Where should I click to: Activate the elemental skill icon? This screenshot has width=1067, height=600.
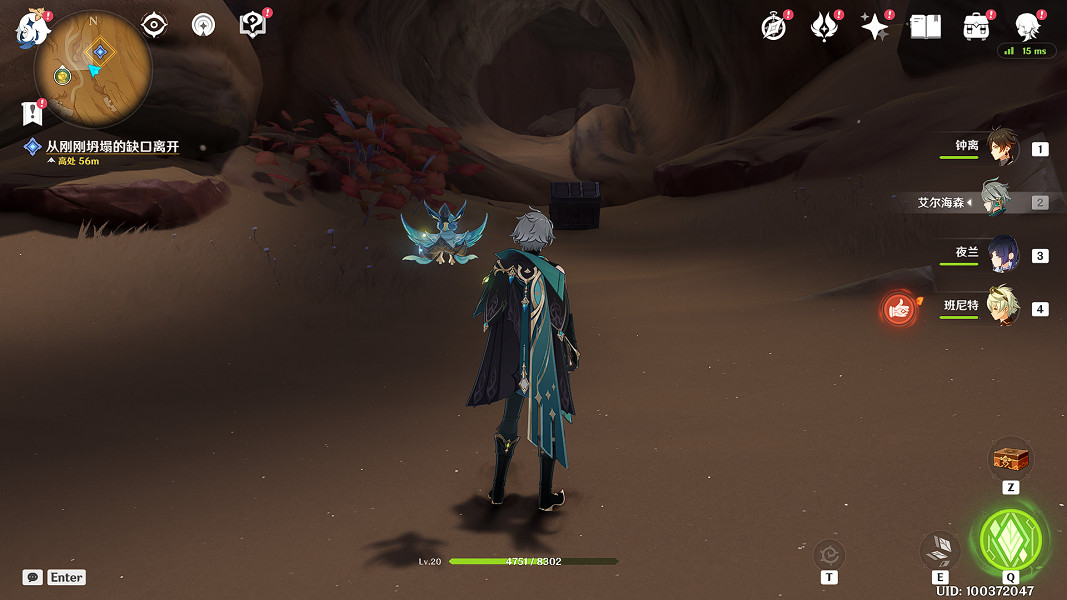point(940,550)
